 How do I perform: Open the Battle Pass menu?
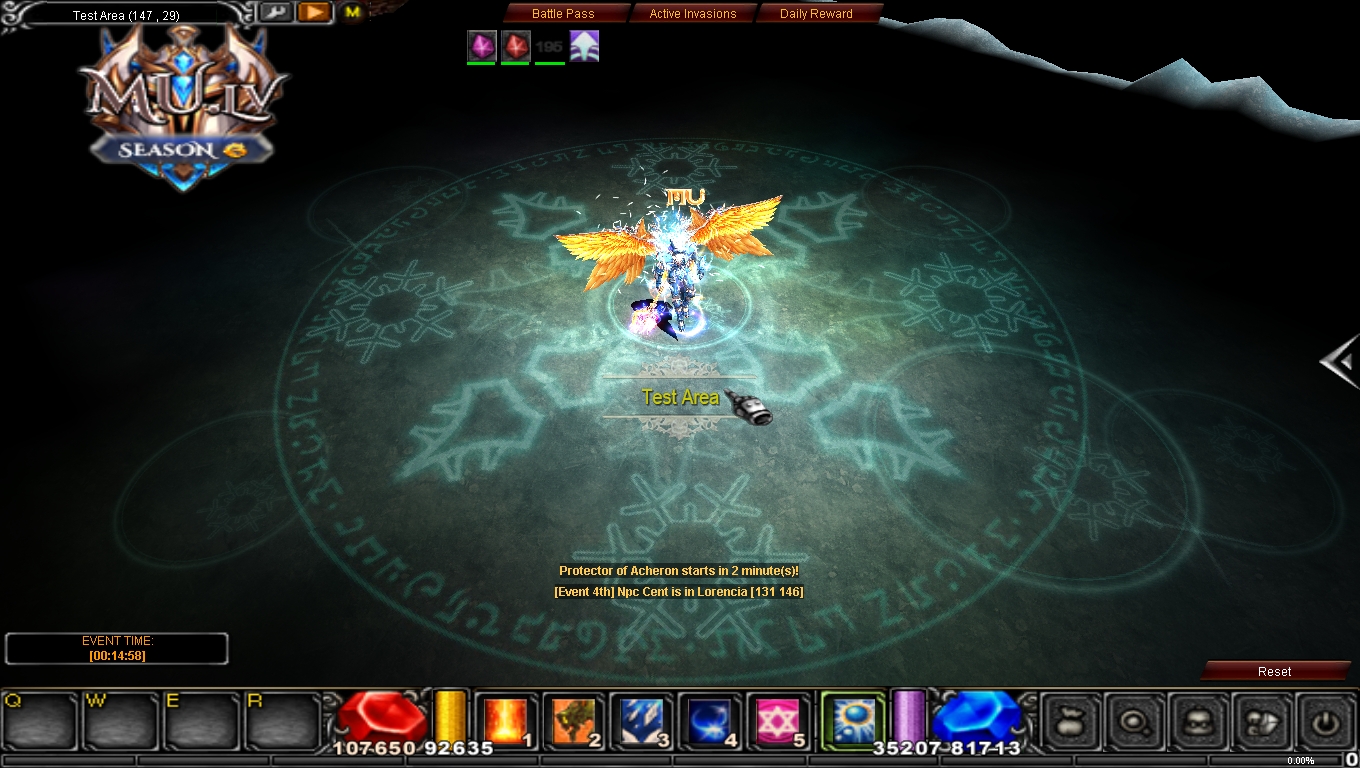point(563,13)
